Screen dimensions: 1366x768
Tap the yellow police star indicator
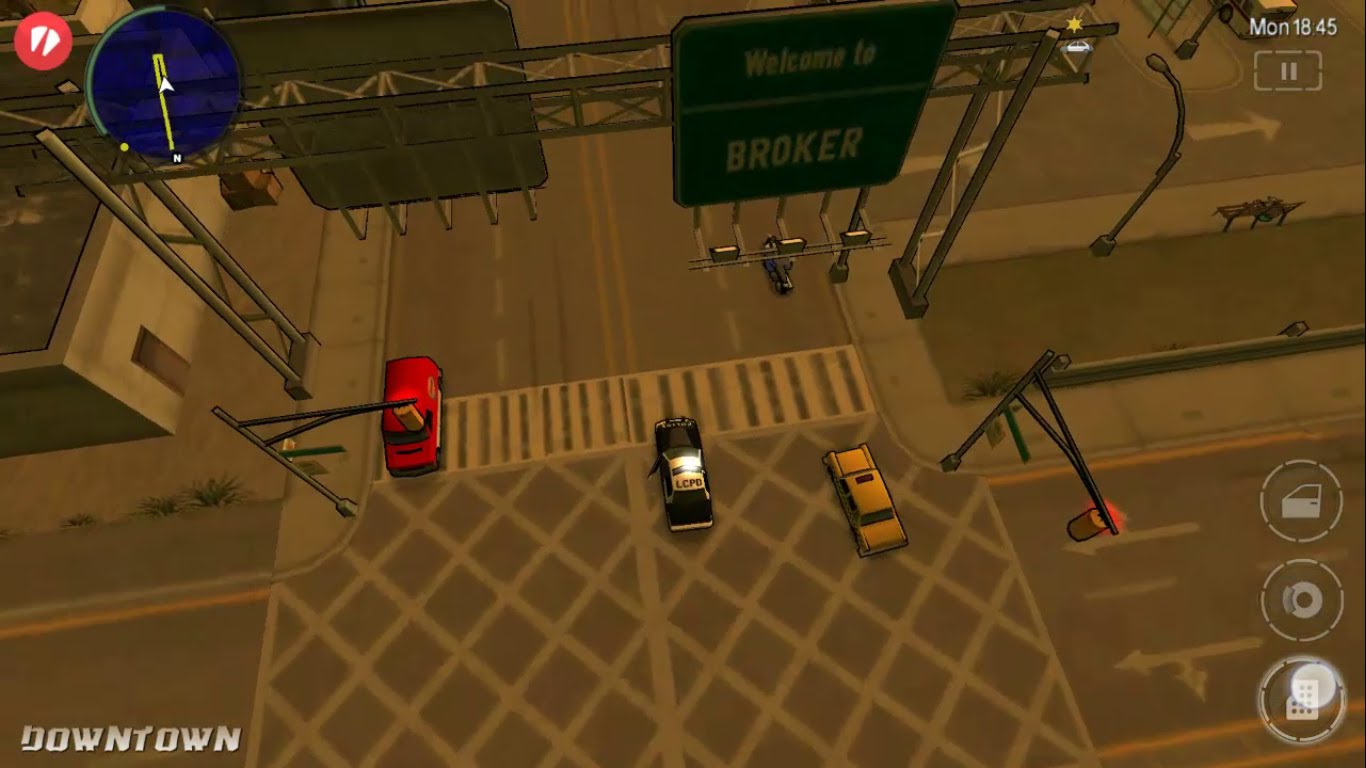[x=1075, y=26]
